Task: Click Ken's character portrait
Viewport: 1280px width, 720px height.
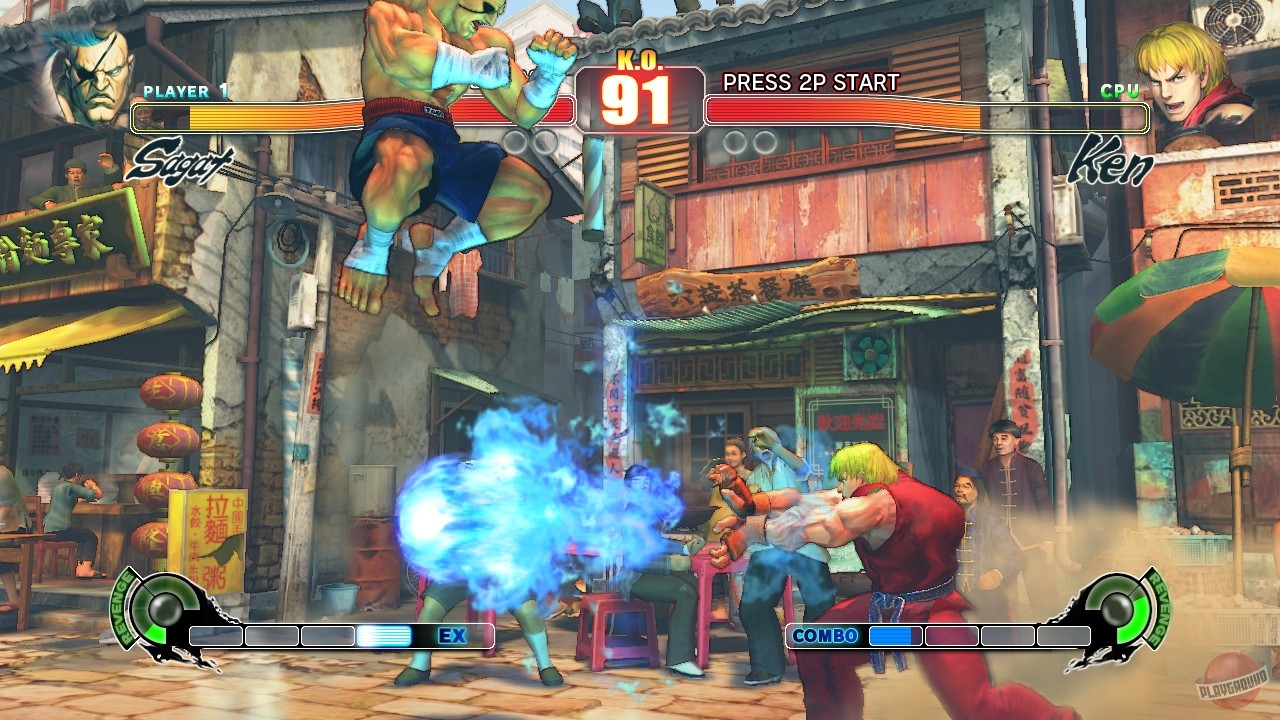Action: click(1188, 75)
